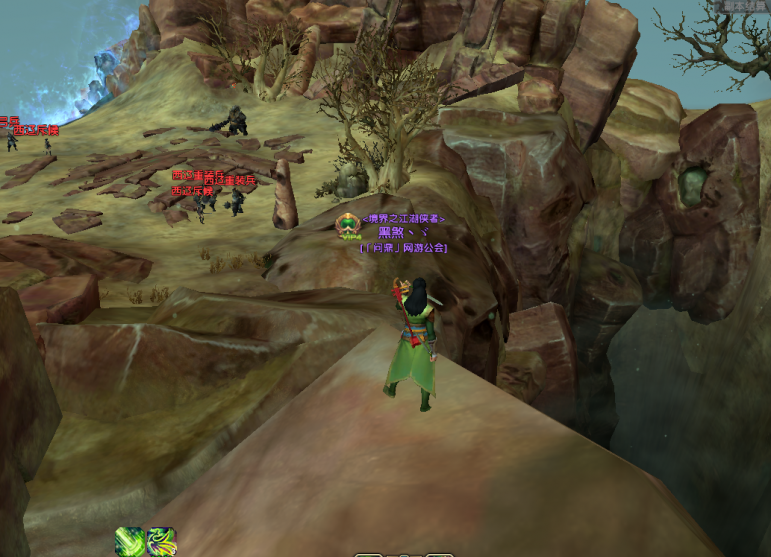Open the 副本结算 dungeon settlement button

(x=745, y=5)
